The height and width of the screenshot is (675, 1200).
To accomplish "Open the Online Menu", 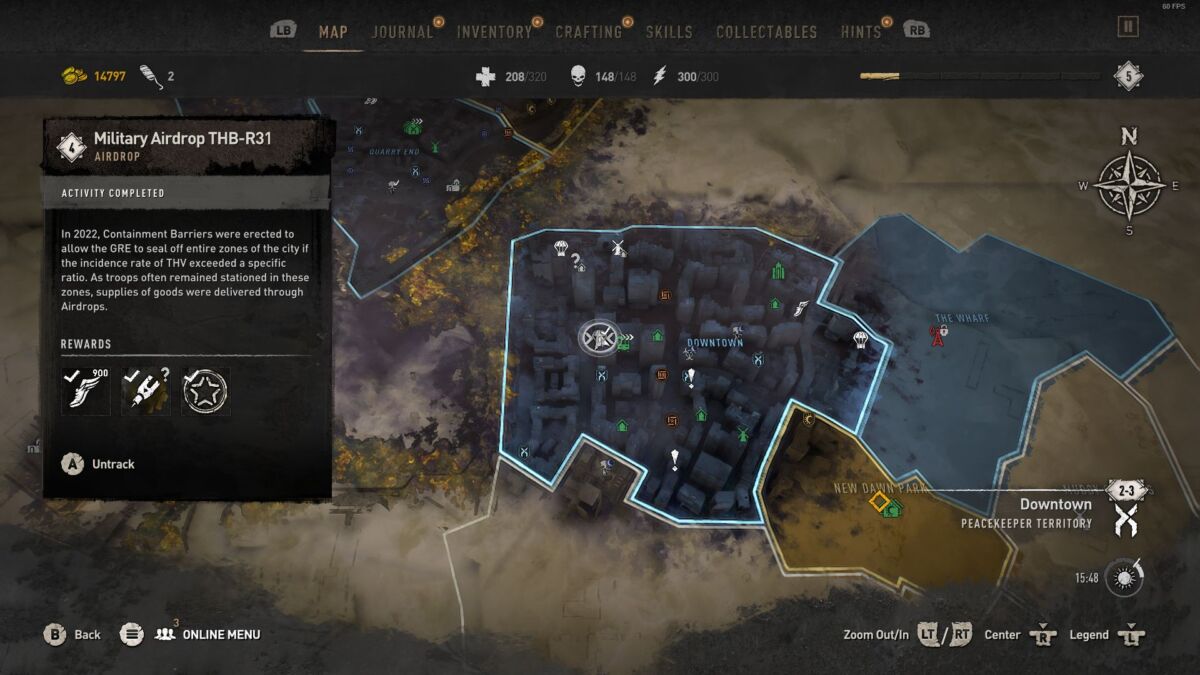I will (x=220, y=634).
